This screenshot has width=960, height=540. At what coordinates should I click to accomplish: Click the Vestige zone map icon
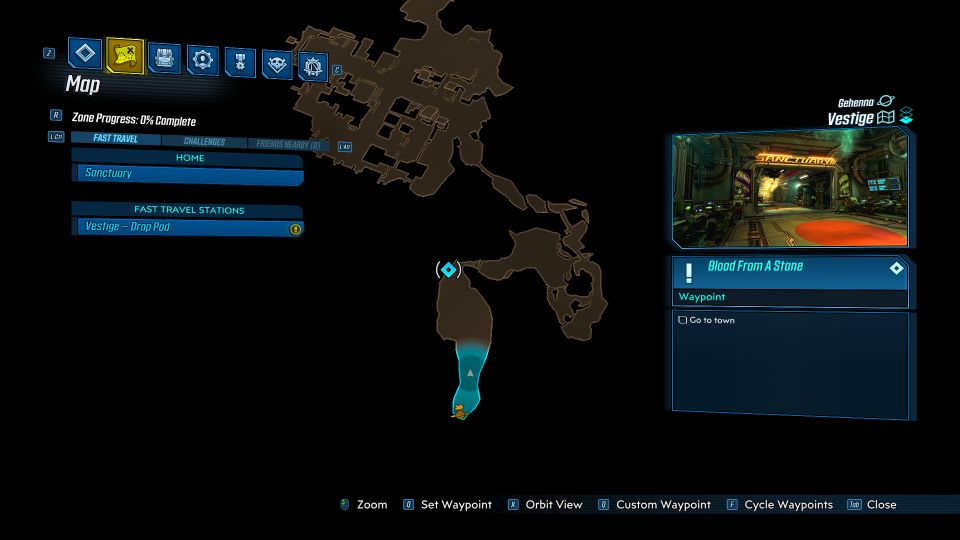(886, 118)
